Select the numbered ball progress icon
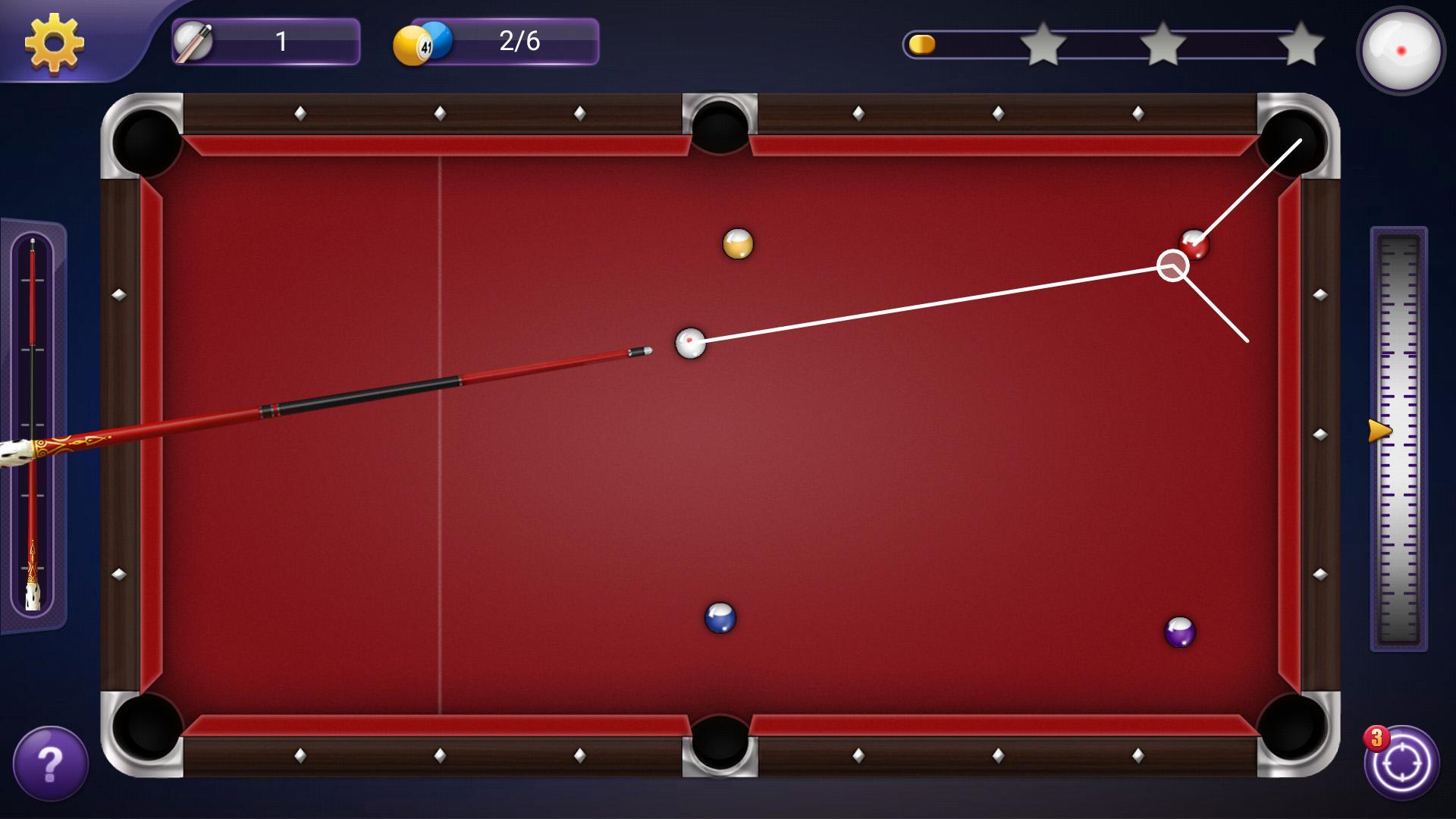The height and width of the screenshot is (819, 1456). point(422,42)
